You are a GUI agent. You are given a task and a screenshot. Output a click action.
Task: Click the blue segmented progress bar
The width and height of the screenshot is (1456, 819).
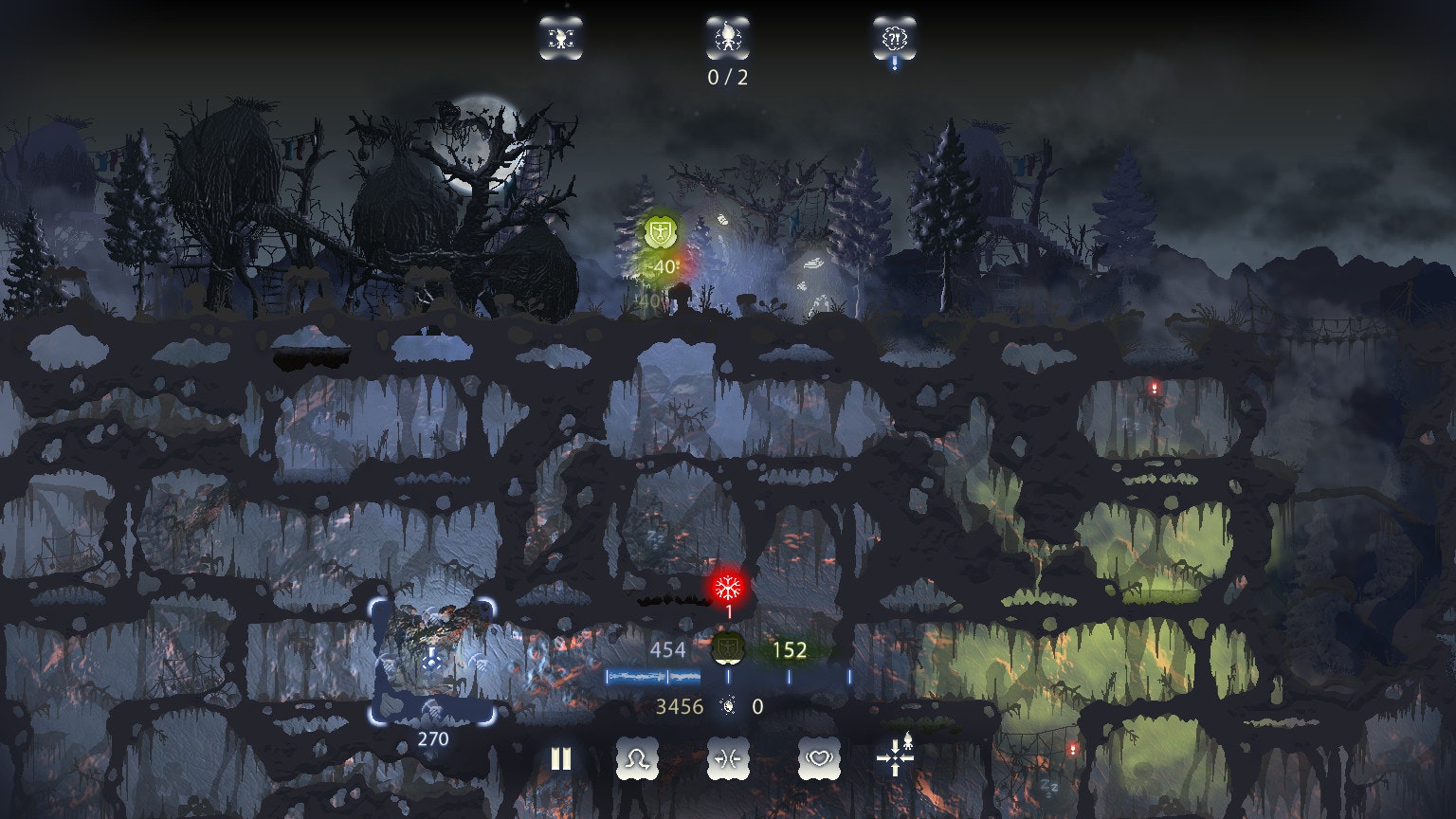[x=651, y=675]
